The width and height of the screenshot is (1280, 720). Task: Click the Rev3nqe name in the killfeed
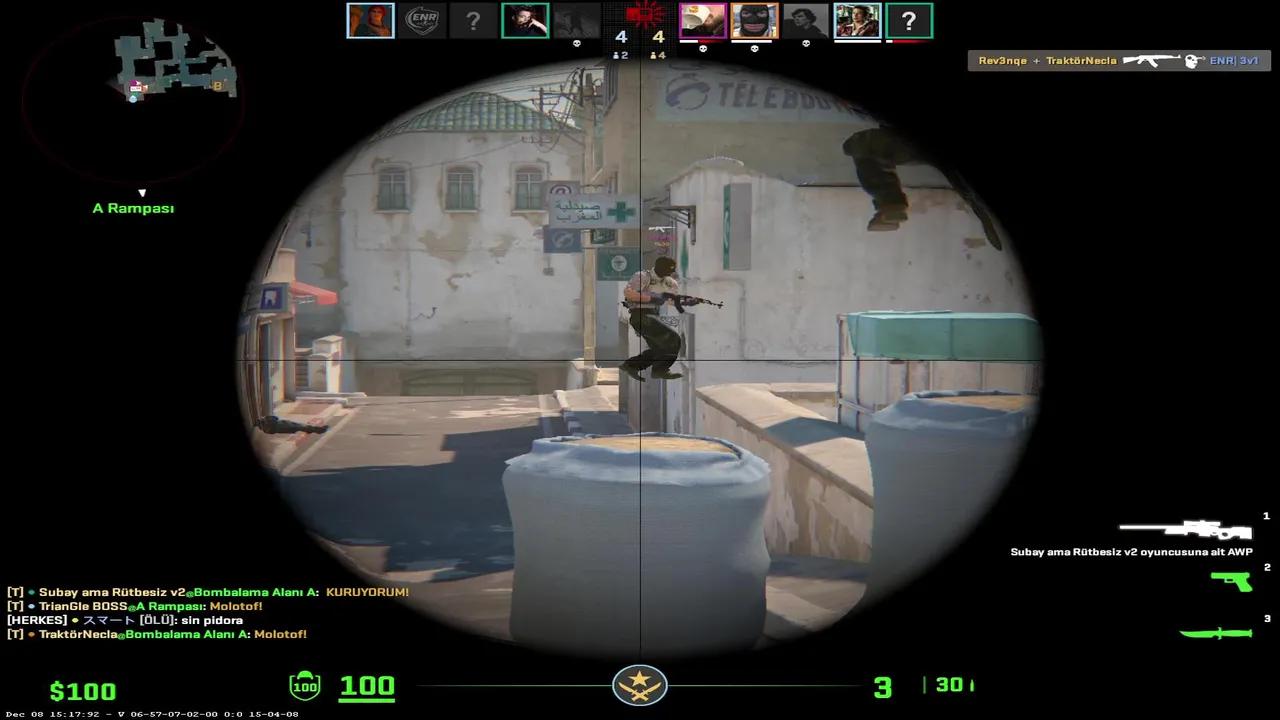(1002, 60)
